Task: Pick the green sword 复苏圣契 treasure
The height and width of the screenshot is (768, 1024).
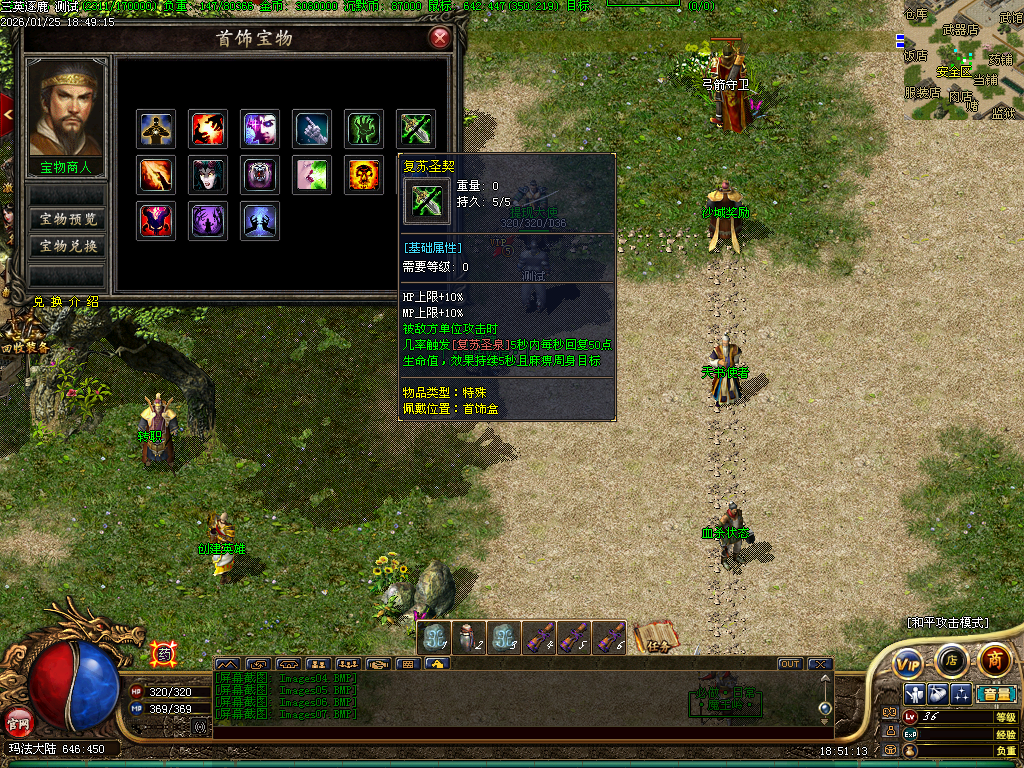Action: click(x=416, y=129)
